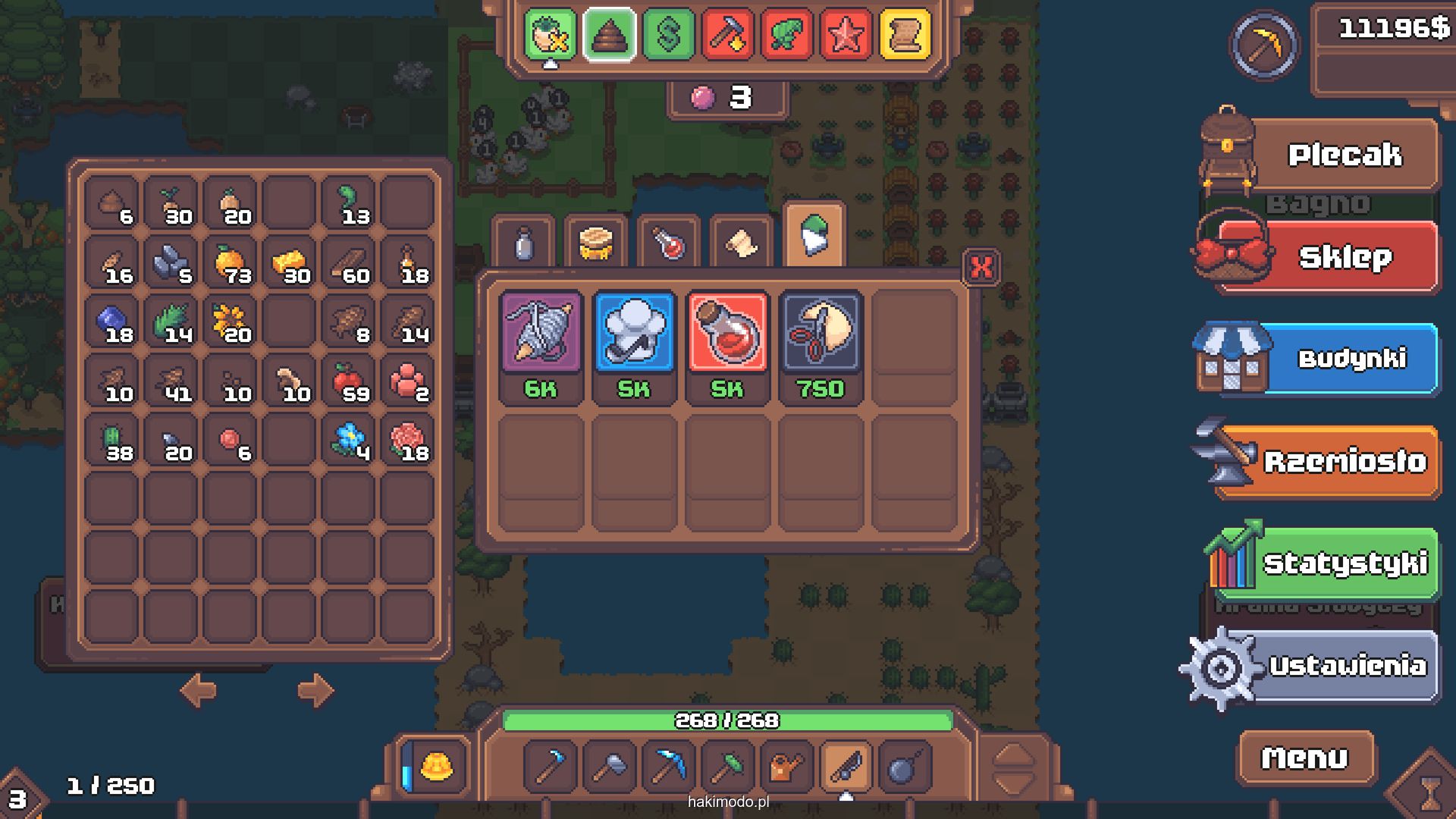Open the Budynki buildings menu
Image resolution: width=1456 pixels, height=819 pixels.
1350,359
